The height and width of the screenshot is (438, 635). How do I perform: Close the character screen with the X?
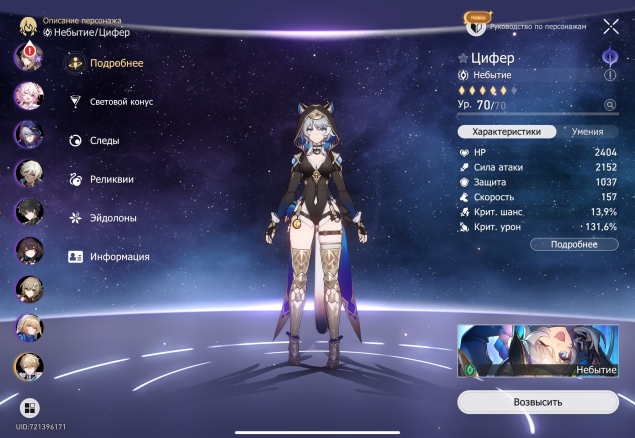pyautogui.click(x=610, y=27)
